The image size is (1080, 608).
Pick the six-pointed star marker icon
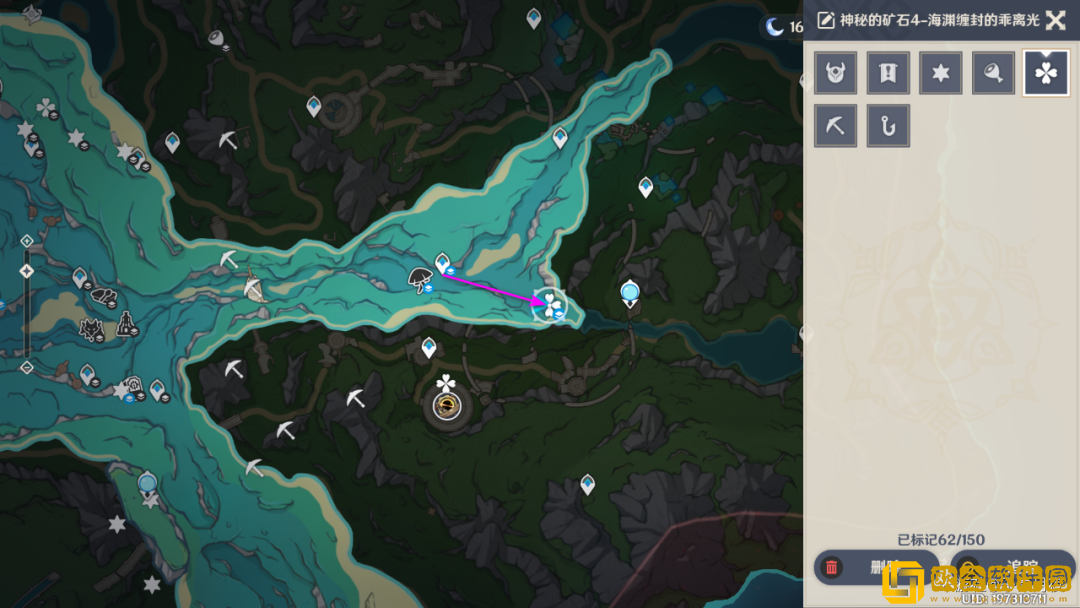click(941, 73)
